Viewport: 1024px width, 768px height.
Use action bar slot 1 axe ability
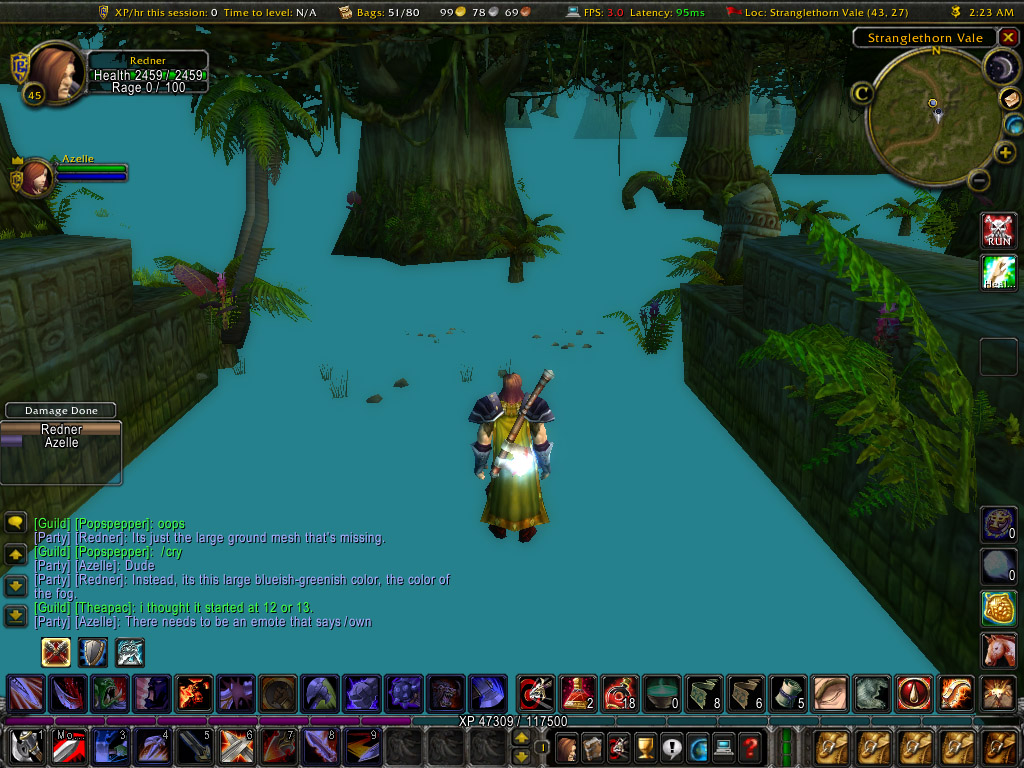coord(26,746)
